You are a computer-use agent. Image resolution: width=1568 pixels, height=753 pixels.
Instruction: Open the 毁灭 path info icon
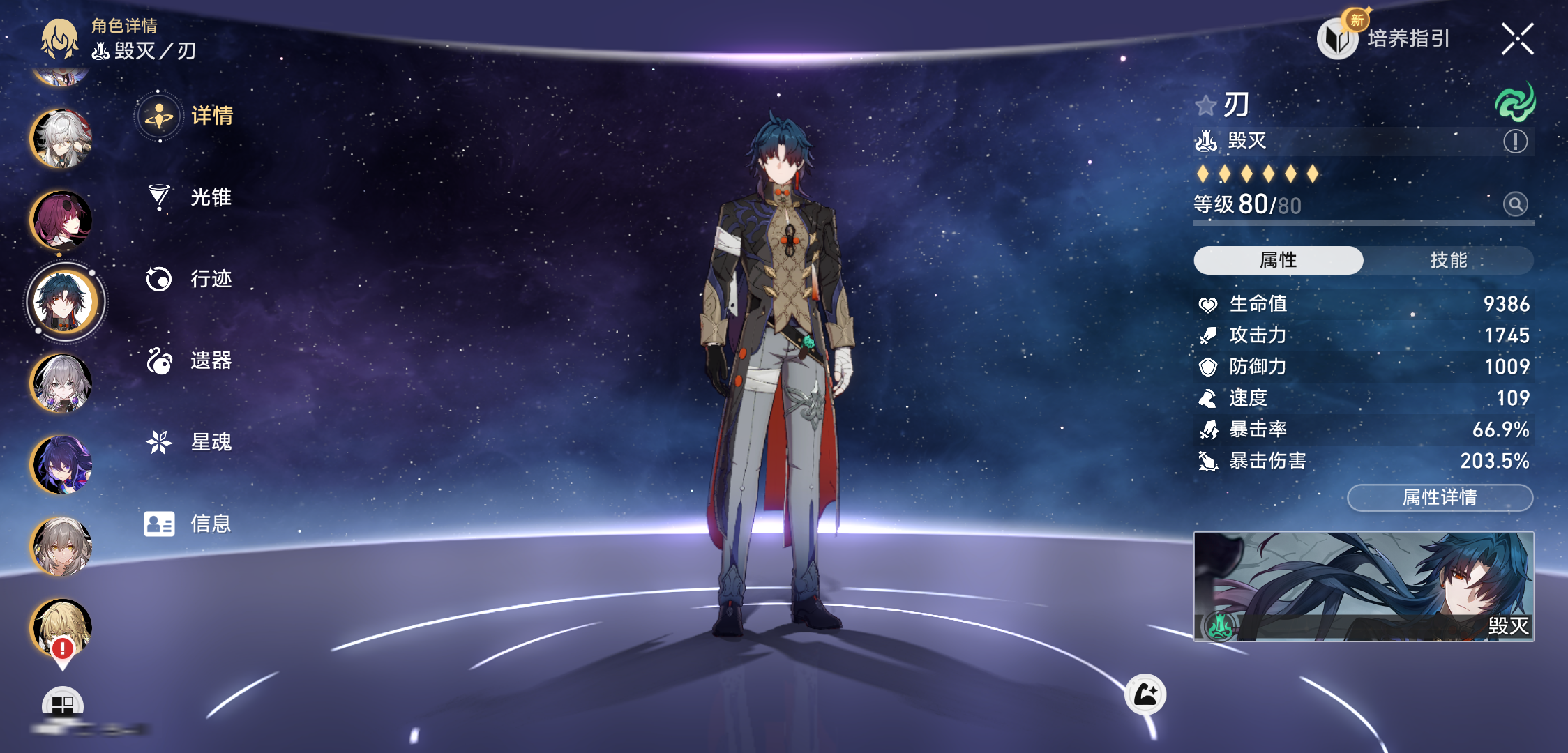1515,142
